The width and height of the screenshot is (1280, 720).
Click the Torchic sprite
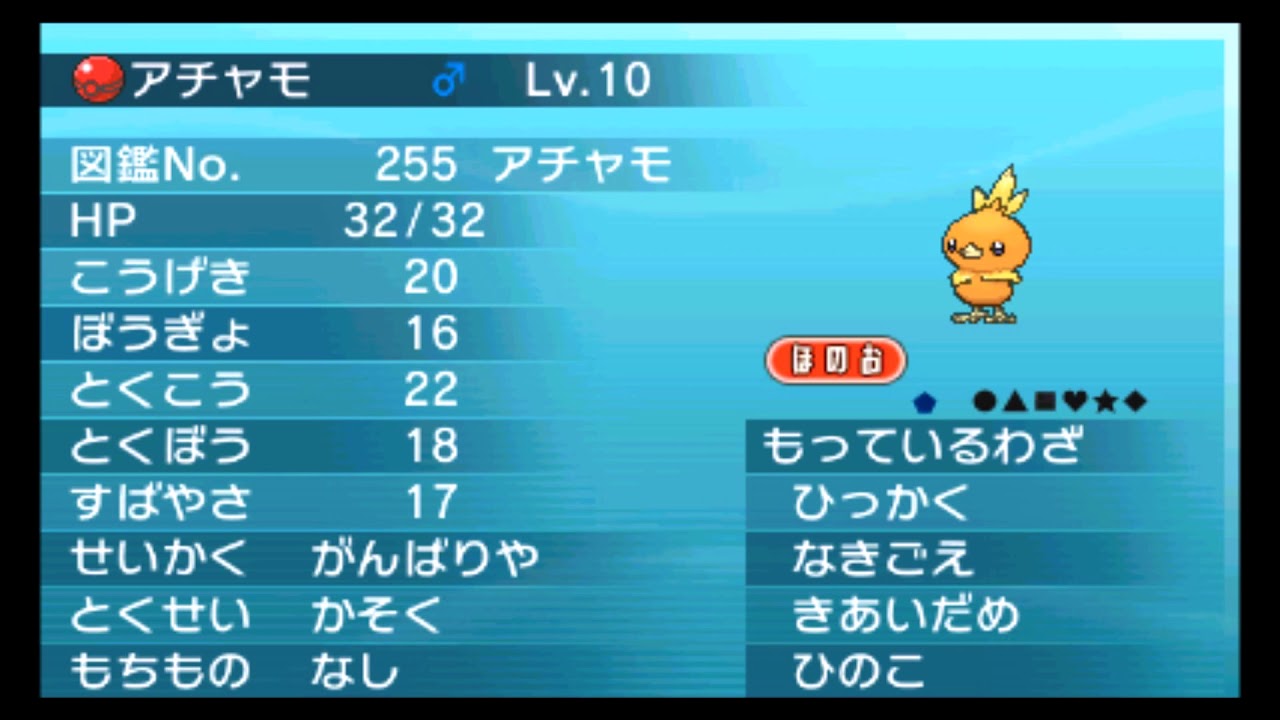point(985,245)
